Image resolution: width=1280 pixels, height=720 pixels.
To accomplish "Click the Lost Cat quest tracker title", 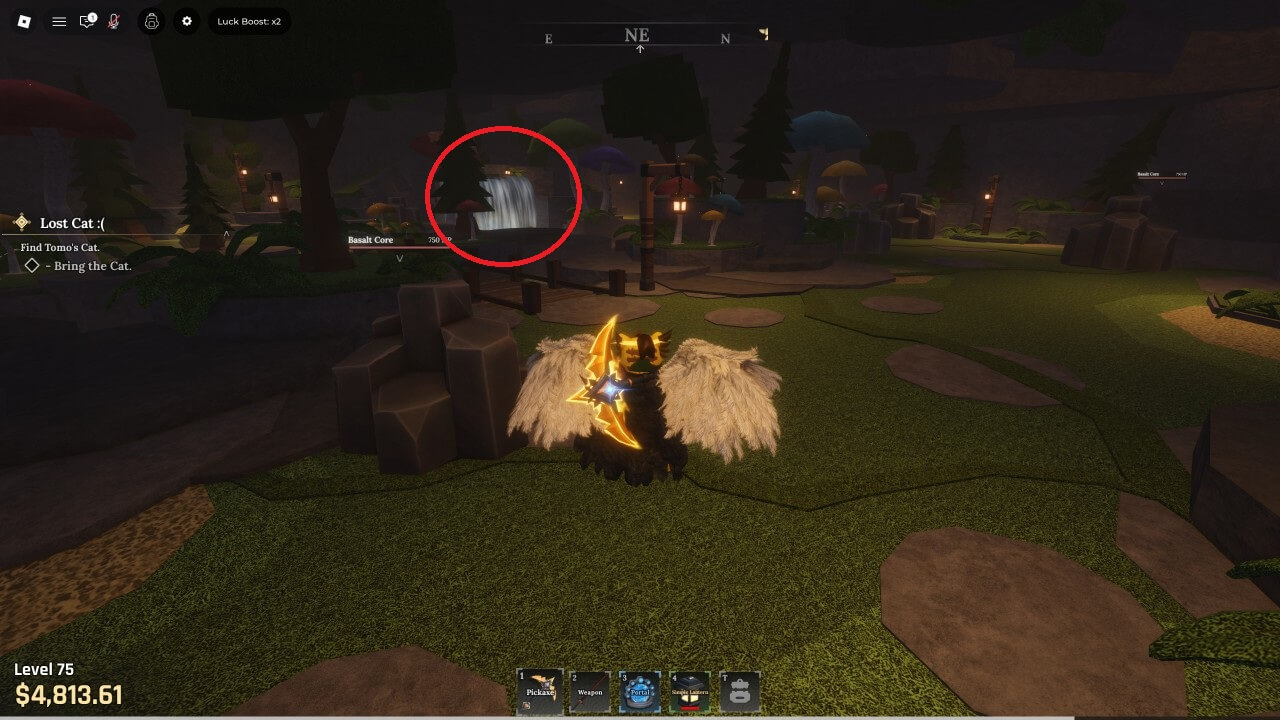I will pyautogui.click(x=72, y=223).
